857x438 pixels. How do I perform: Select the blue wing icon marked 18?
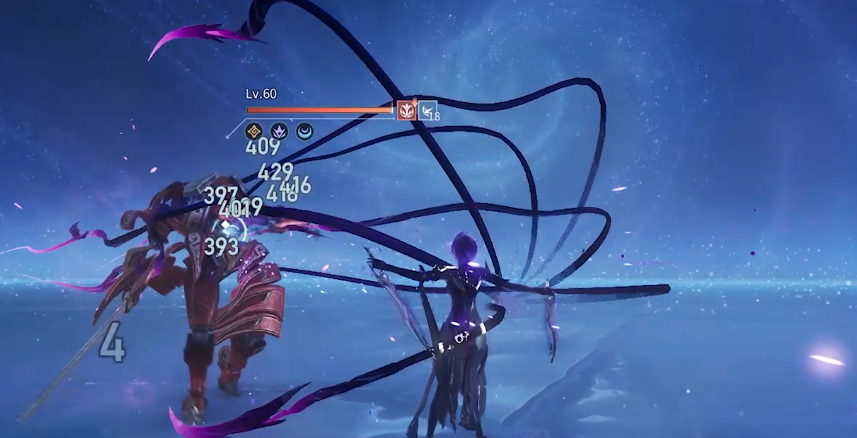pyautogui.click(x=428, y=111)
